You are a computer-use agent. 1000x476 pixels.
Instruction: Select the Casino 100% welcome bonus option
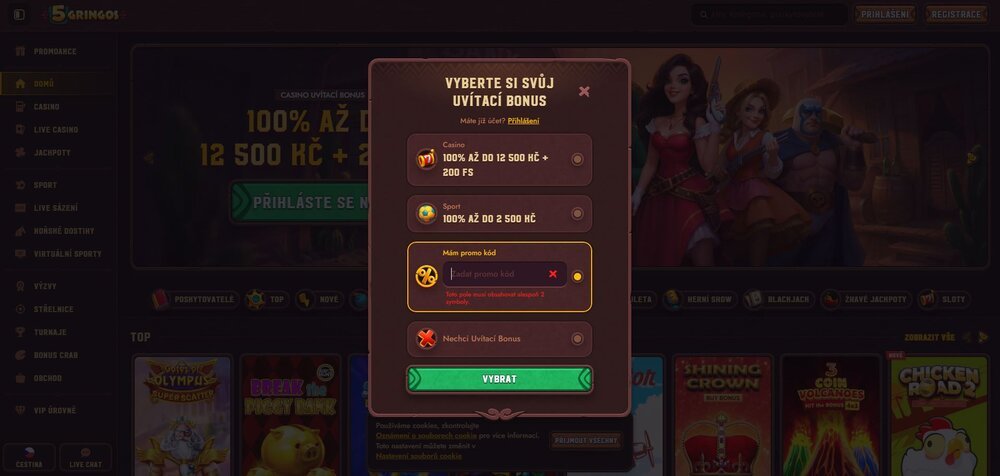[x=577, y=159]
